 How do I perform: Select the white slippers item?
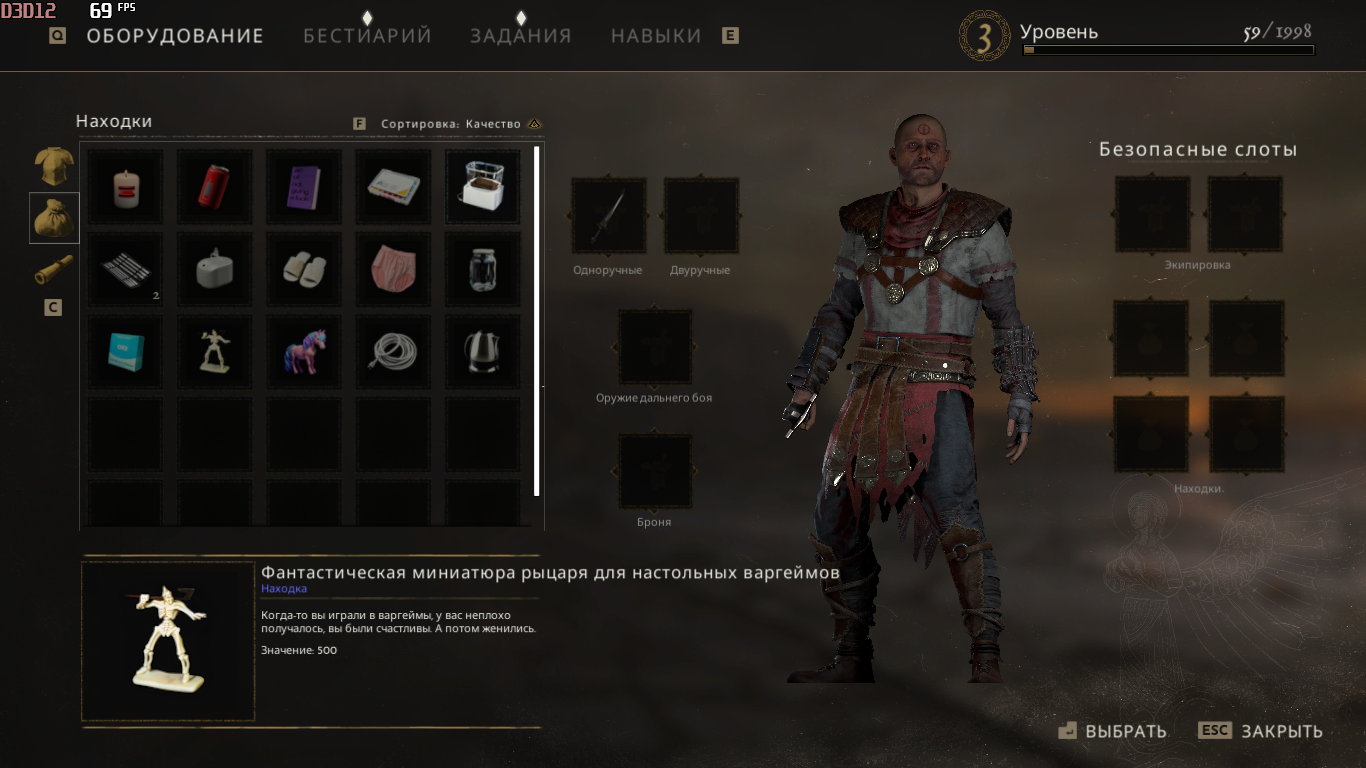coord(304,270)
